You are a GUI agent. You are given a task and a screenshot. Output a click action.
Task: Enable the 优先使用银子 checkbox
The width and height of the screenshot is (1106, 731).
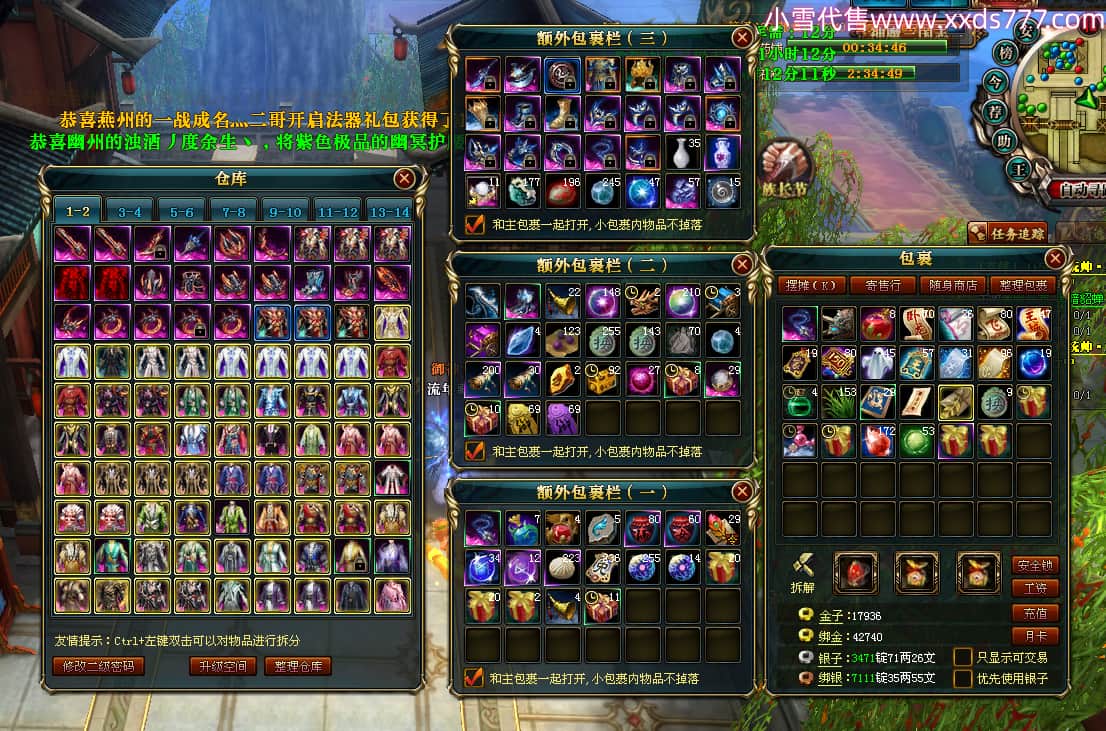click(963, 679)
